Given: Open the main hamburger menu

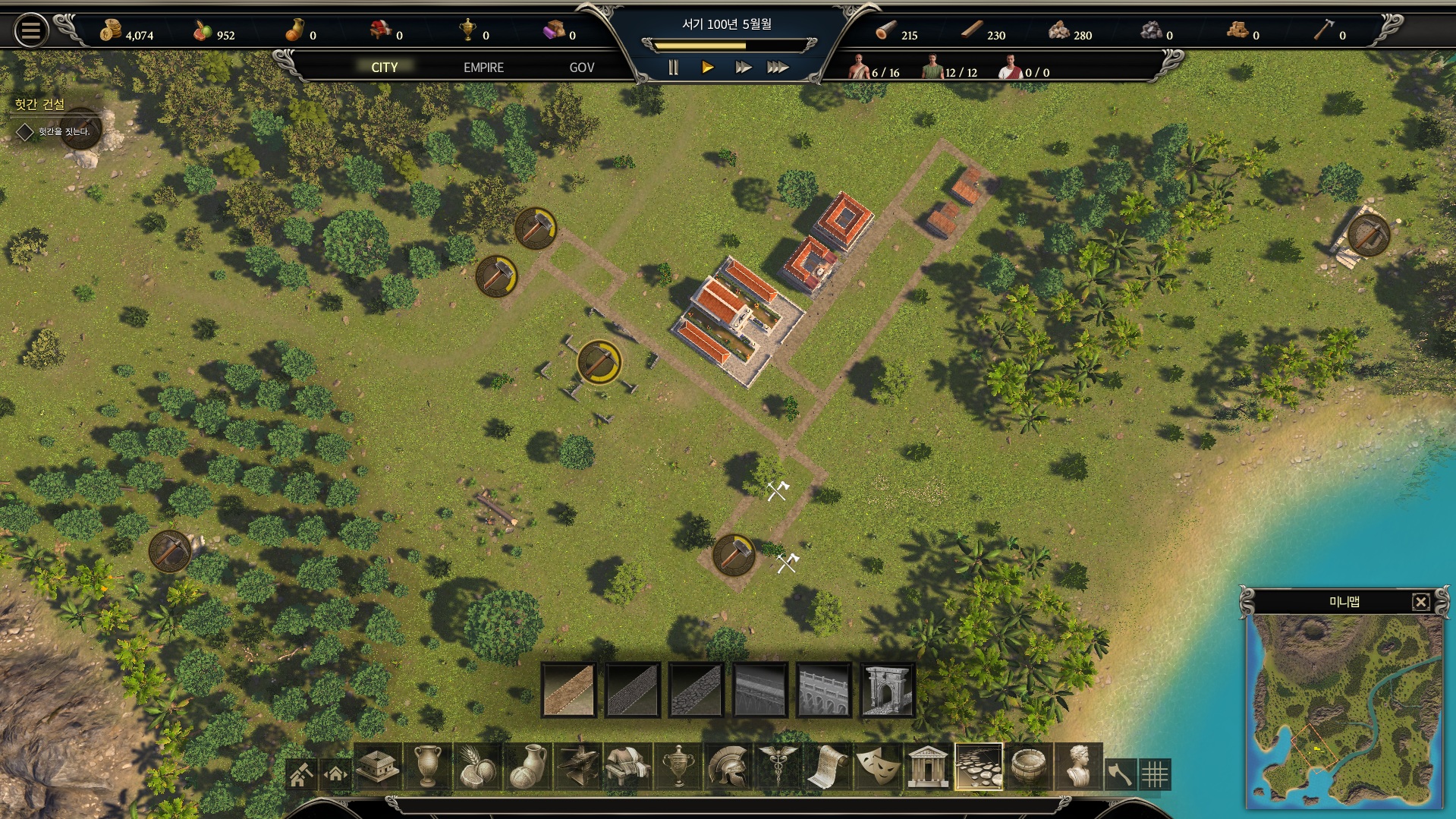Looking at the screenshot, I should click(x=31, y=31).
